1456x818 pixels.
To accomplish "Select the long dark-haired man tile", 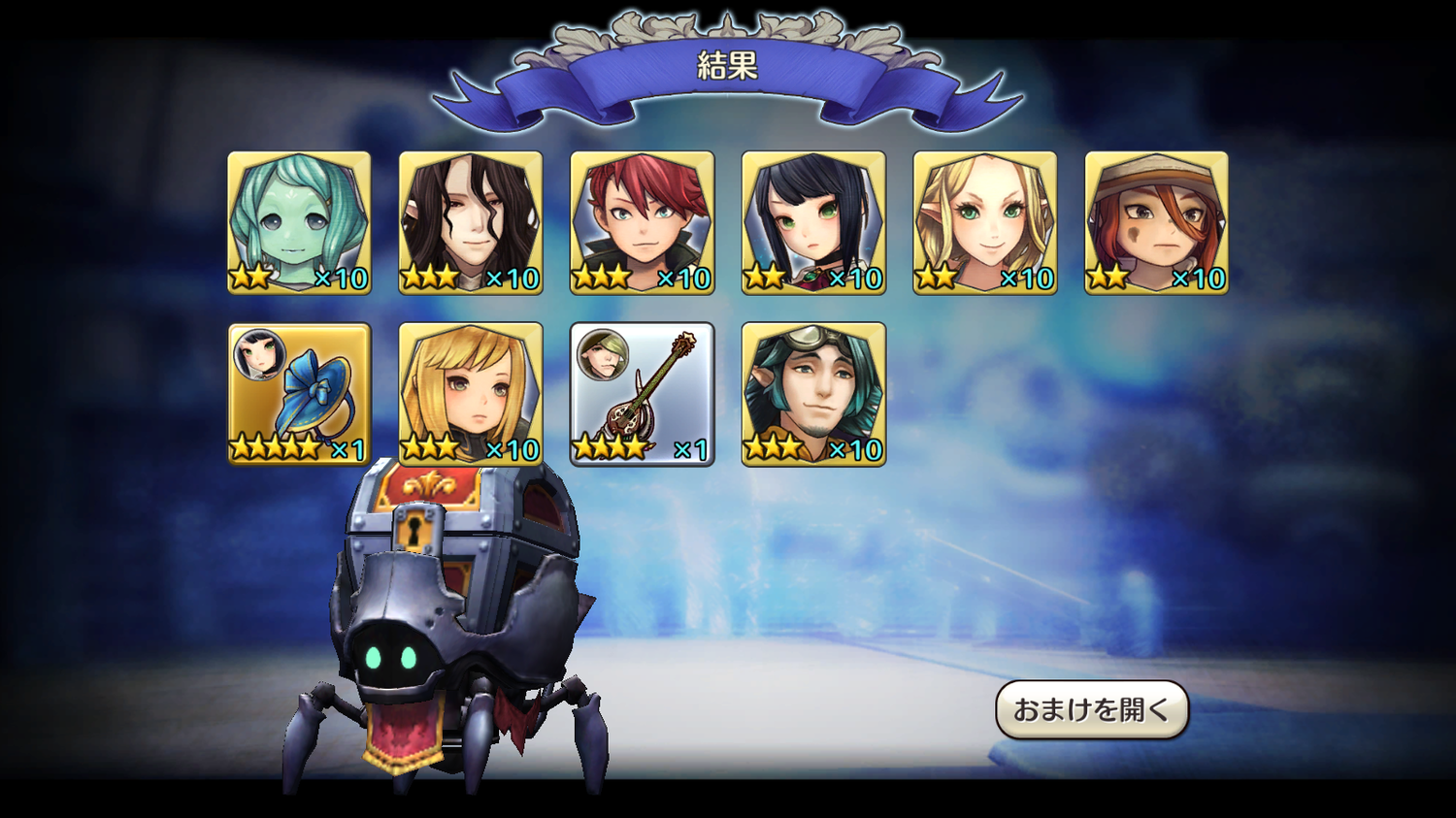I will [x=471, y=222].
